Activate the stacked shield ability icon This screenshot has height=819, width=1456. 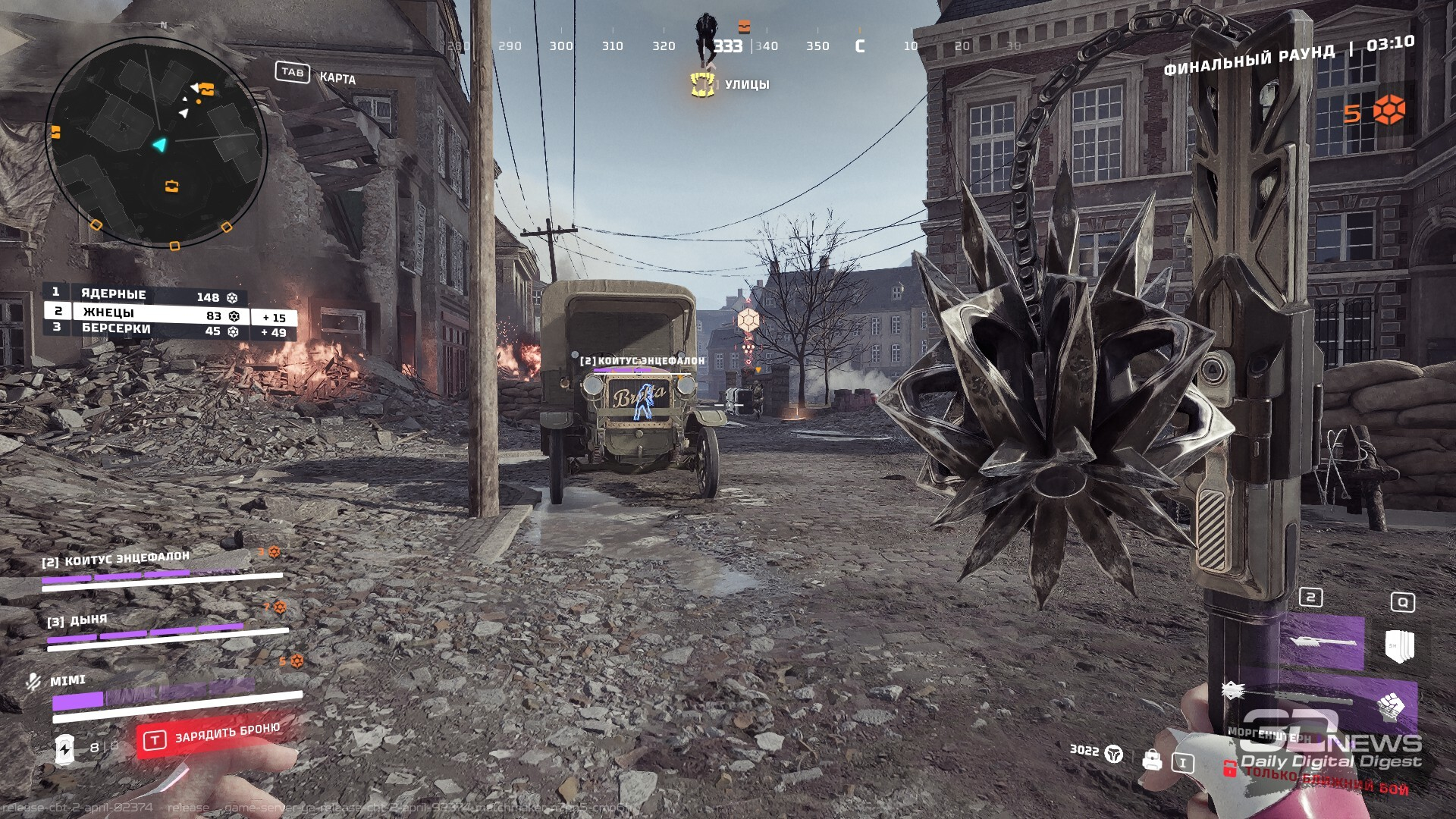coord(1400,646)
